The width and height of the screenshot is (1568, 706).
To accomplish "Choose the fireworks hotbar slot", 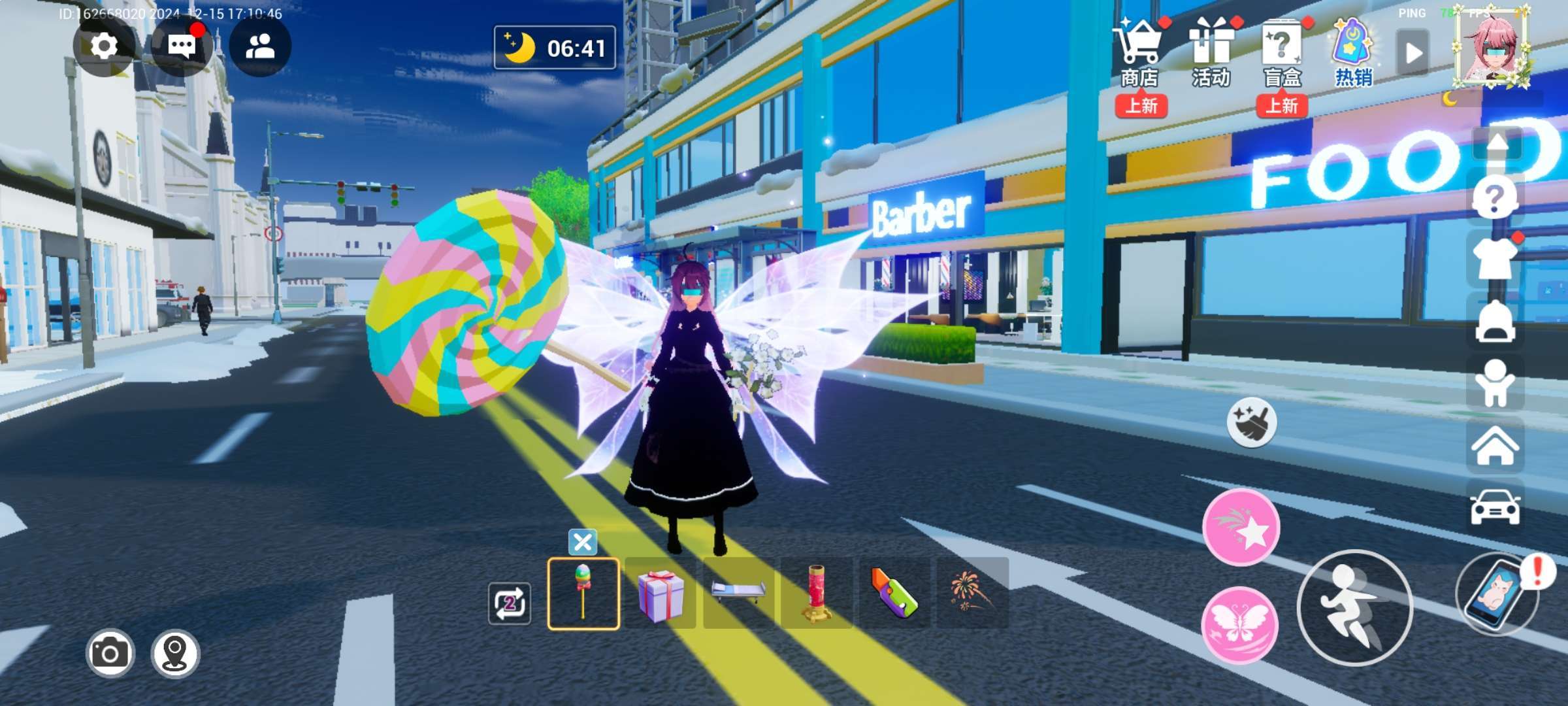I will 973,594.
